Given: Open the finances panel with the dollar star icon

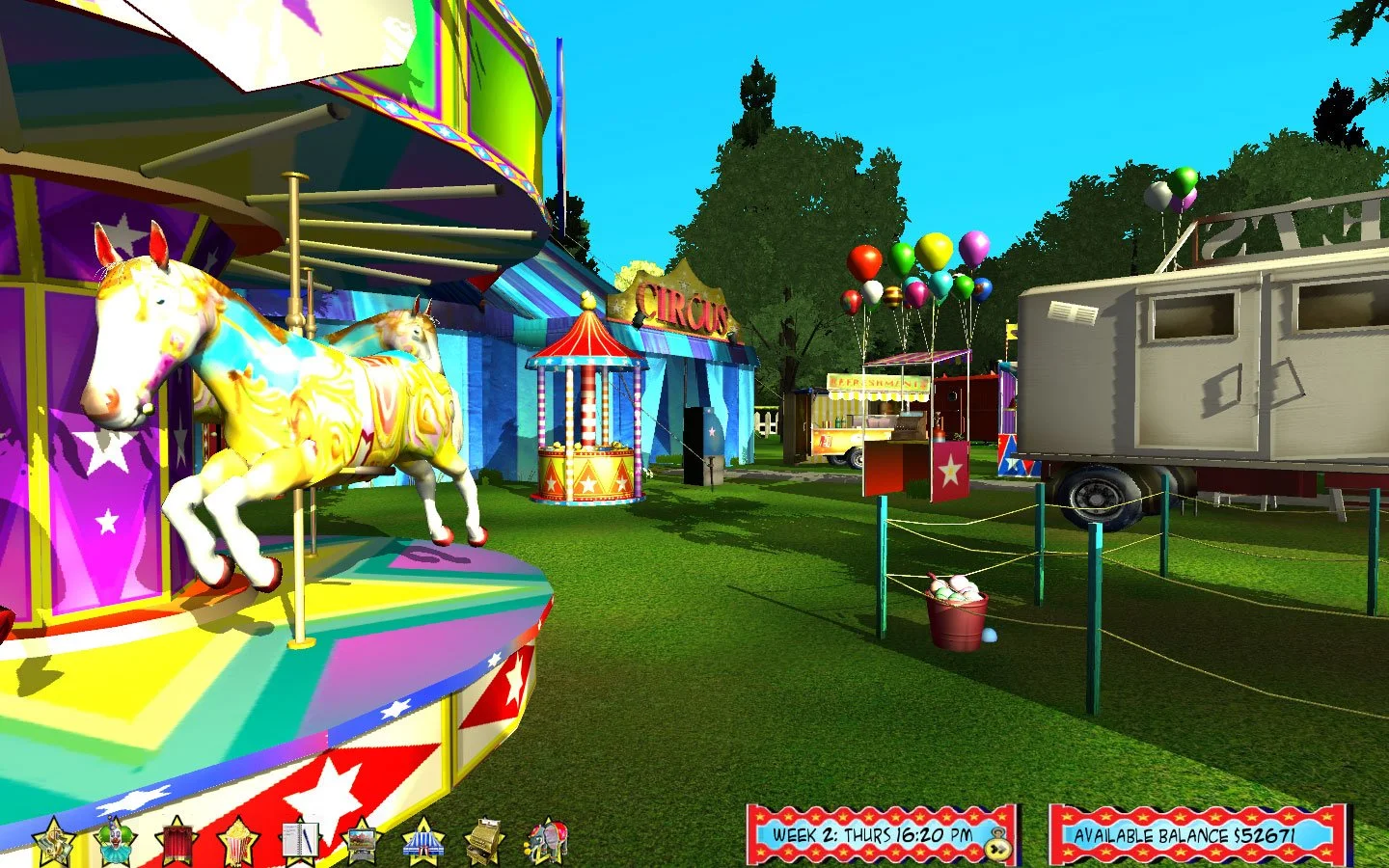Looking at the screenshot, I should 53,839.
